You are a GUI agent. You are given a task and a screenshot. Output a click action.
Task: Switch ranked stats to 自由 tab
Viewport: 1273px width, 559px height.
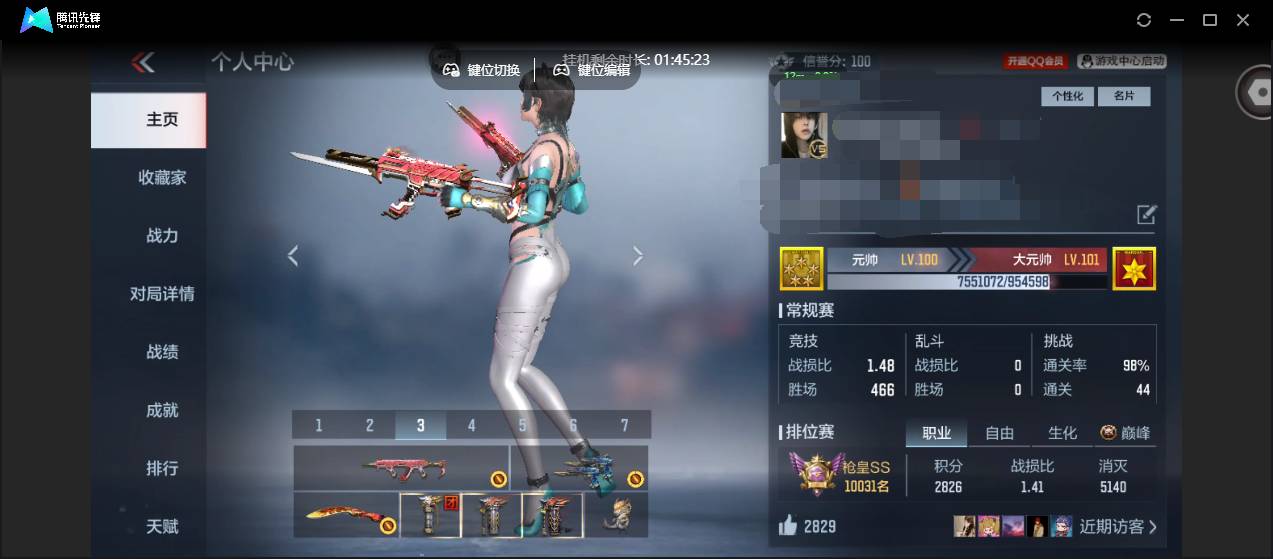(999, 433)
